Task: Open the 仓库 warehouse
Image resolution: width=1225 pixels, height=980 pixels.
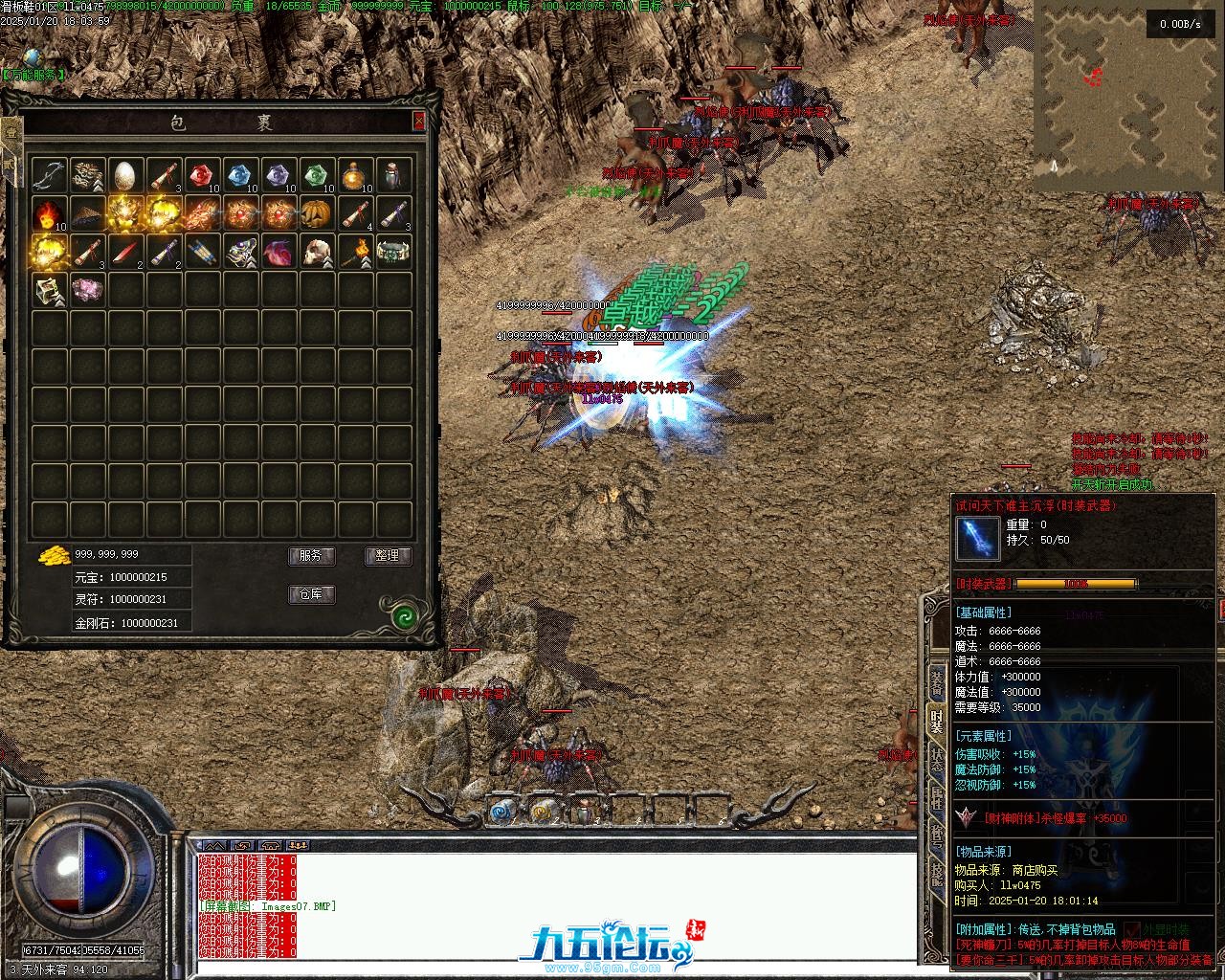Action: click(311, 594)
